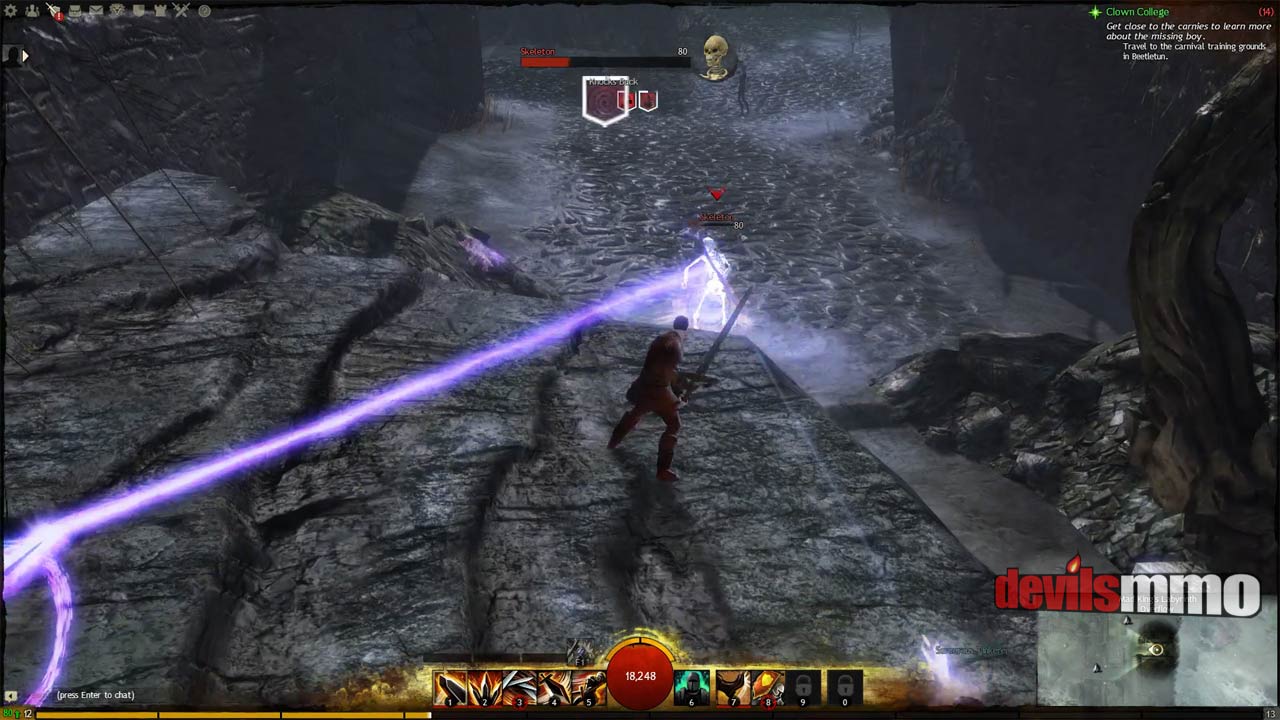1280x720 pixels.
Task: Expand the party portrait arrow
Action: point(25,56)
